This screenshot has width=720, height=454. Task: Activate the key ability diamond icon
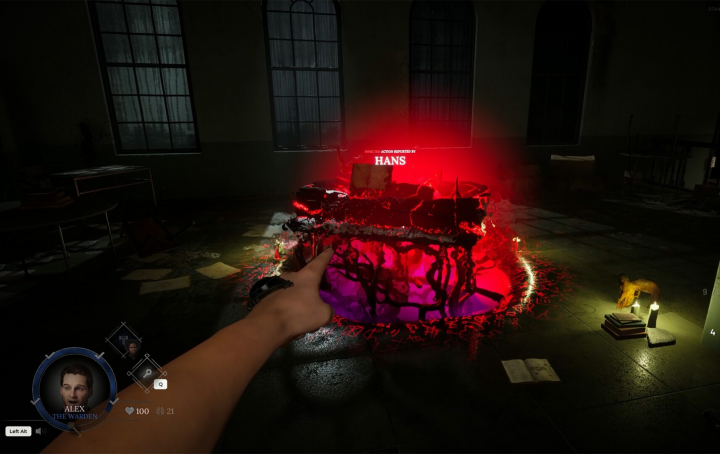pos(144,371)
